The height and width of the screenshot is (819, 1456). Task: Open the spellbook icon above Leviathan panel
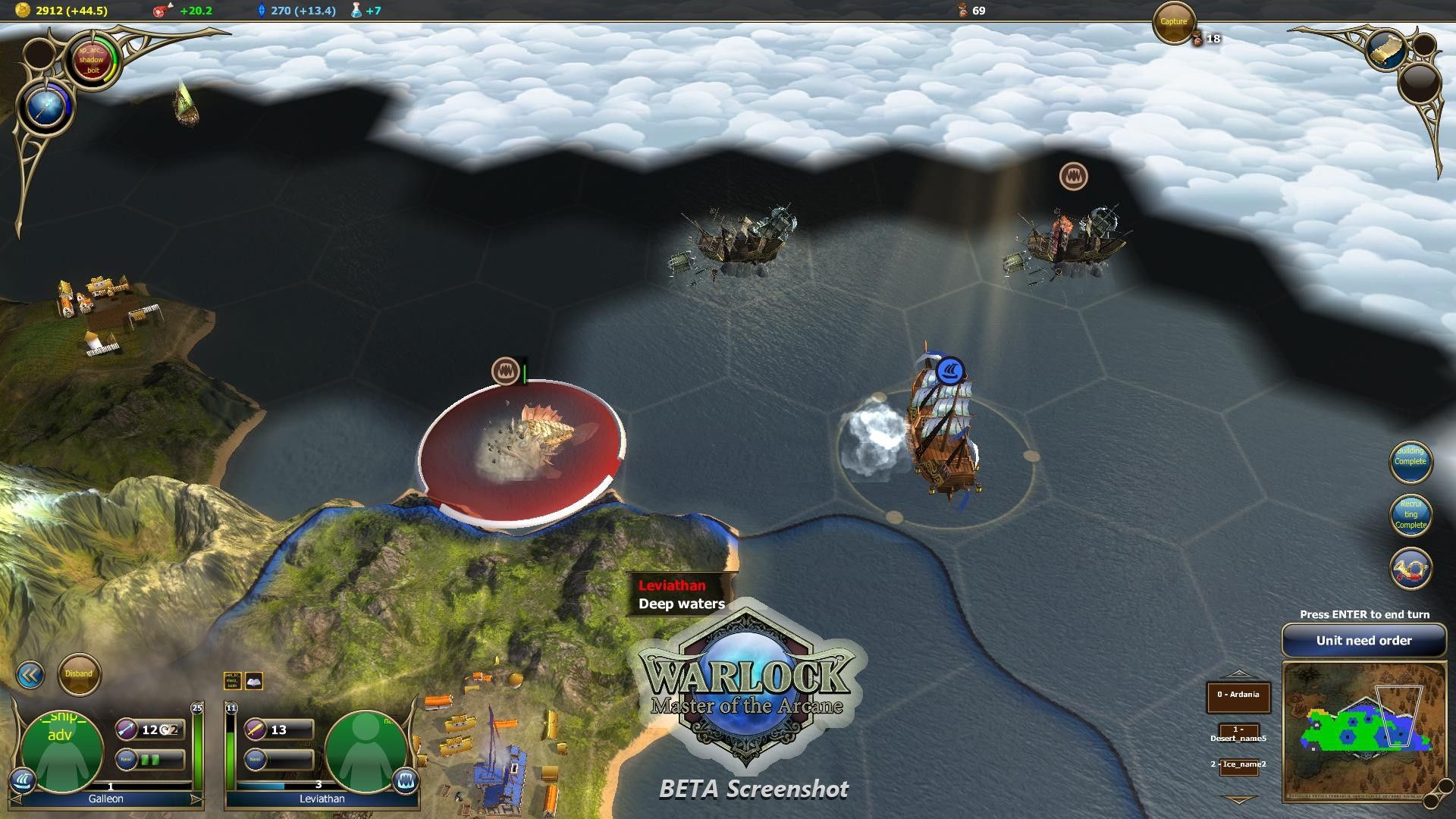[x=254, y=680]
